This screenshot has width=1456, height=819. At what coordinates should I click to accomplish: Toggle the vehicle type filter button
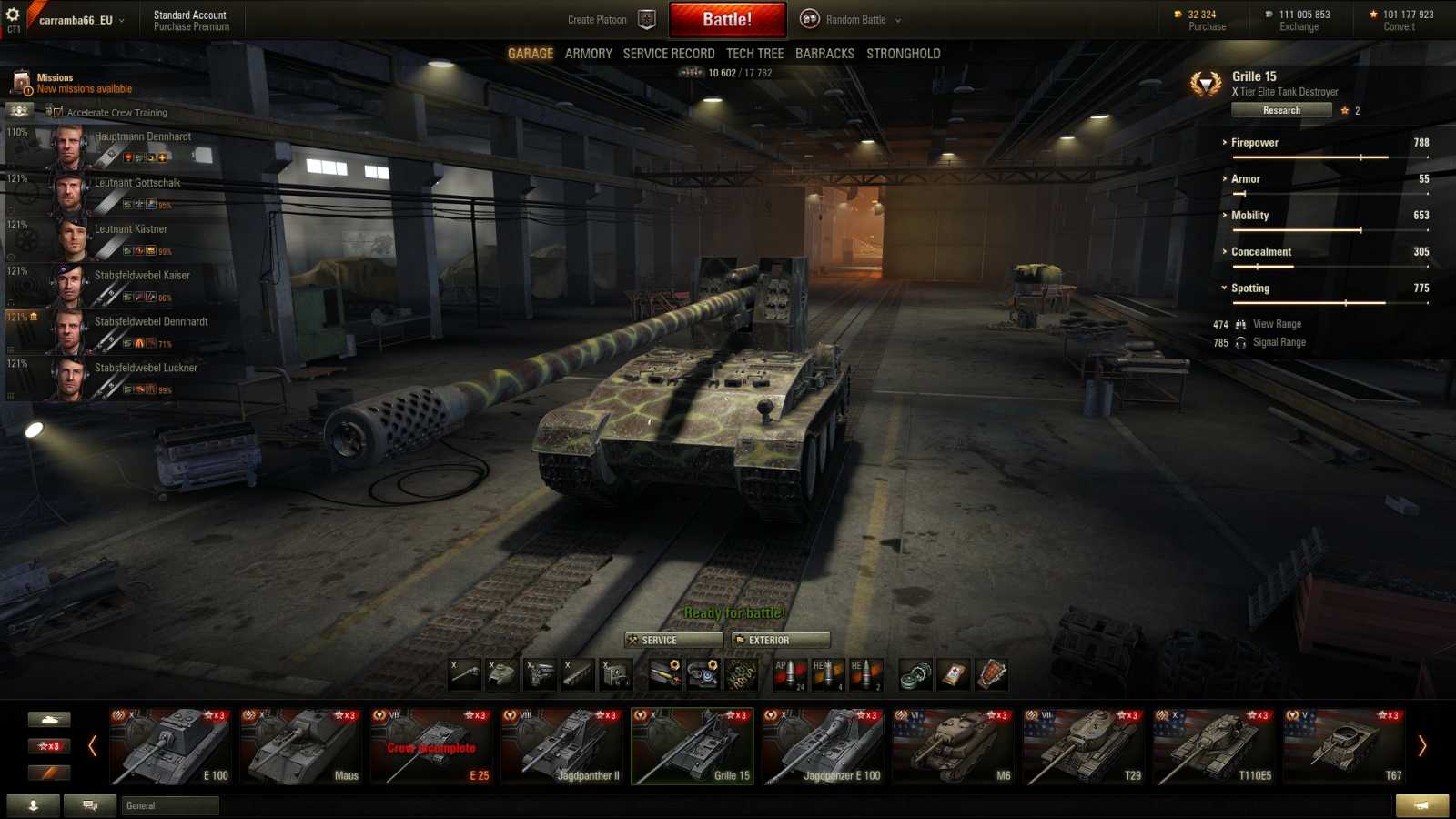coord(50,719)
